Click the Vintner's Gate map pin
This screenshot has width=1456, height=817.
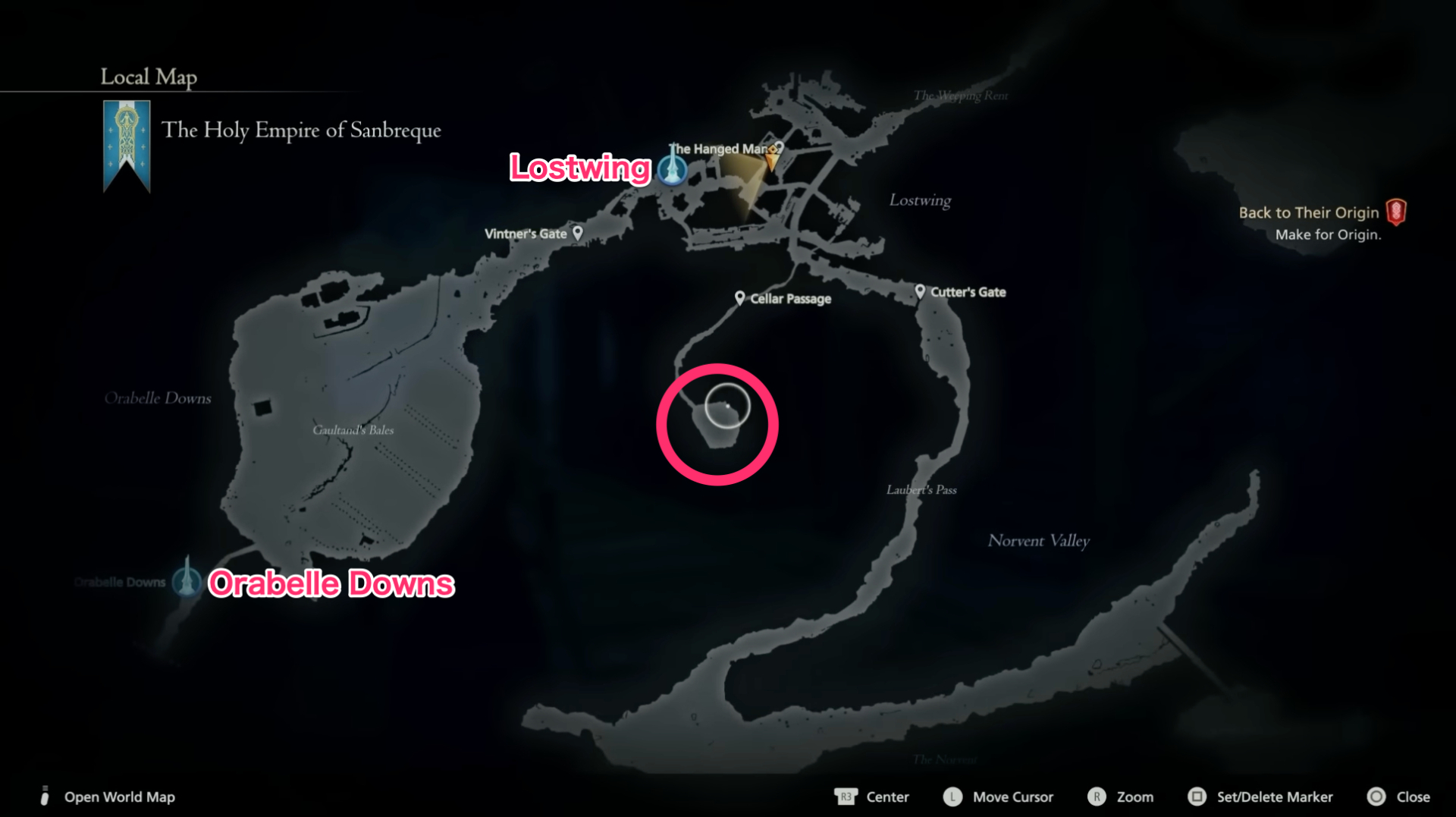[x=578, y=233]
